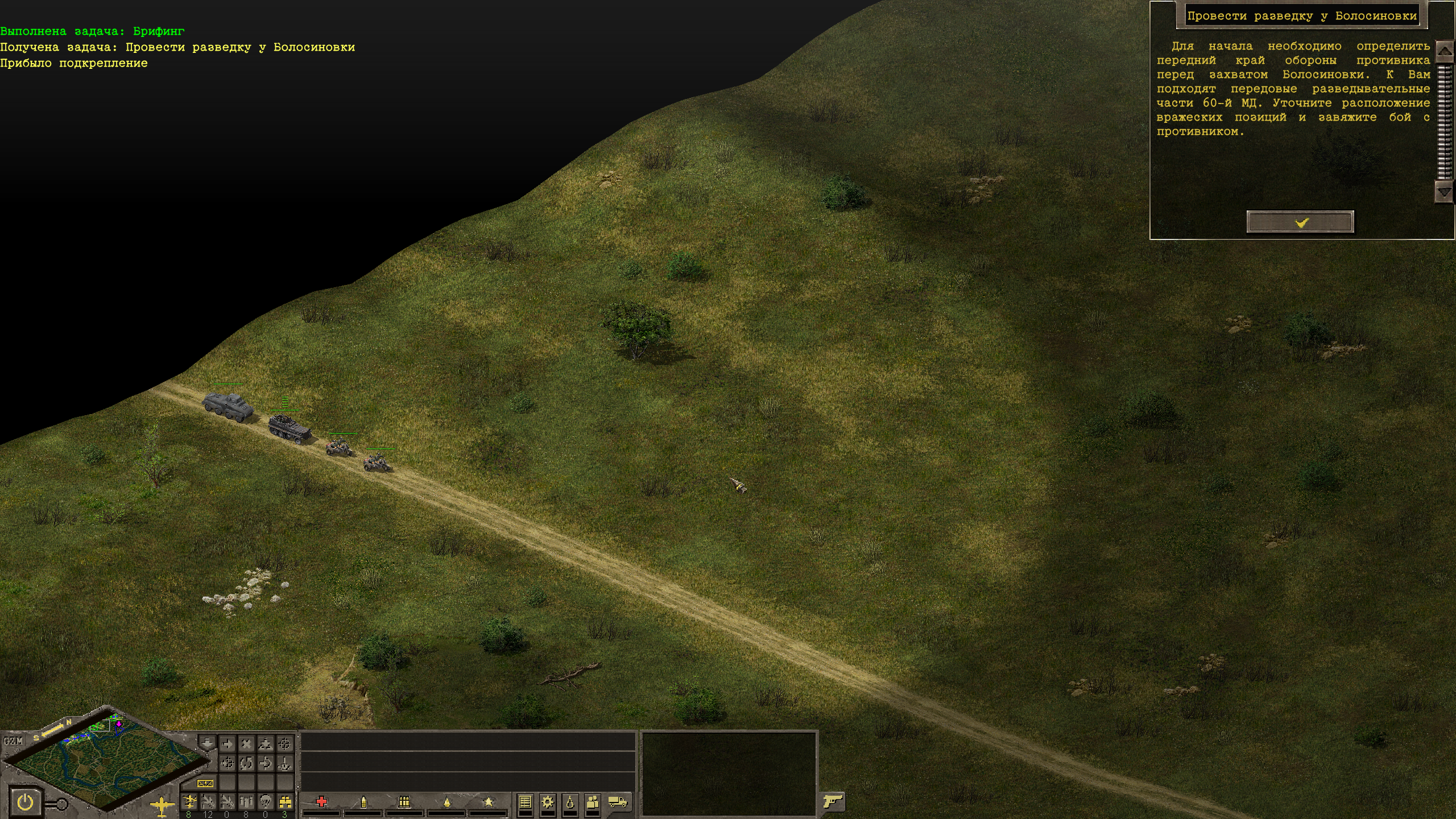Select the crossed-out stop command
Viewport: 1456px width, 819px height.
246,743
